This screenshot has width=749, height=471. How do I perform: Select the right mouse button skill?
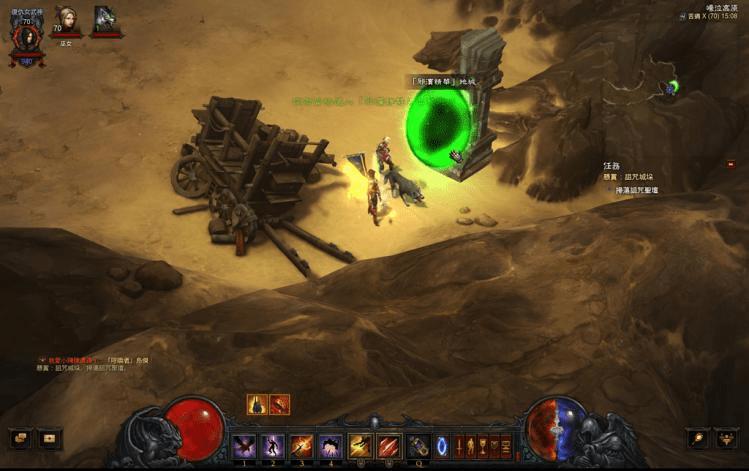pos(389,446)
